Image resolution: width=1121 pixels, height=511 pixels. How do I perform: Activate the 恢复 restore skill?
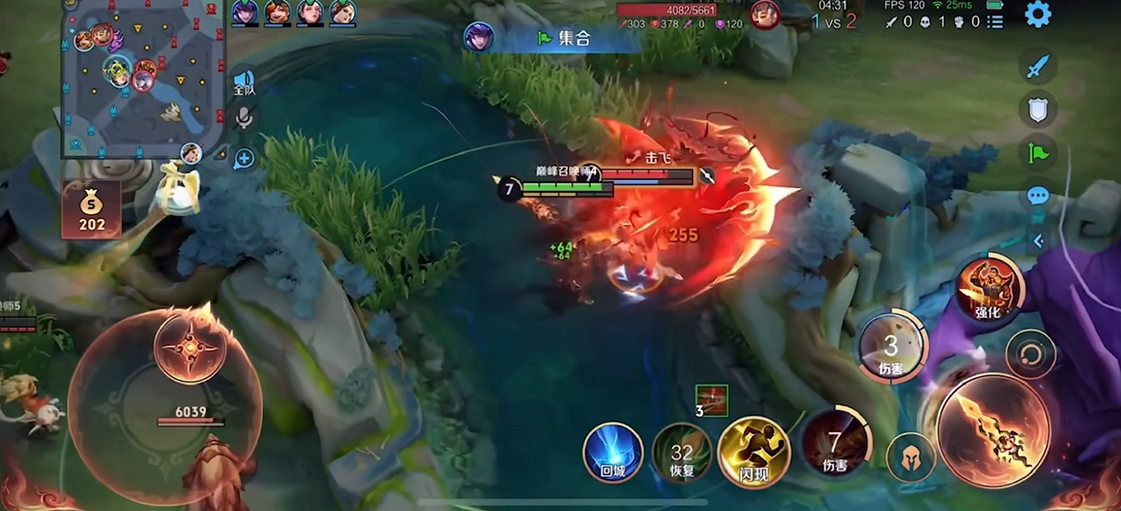682,453
